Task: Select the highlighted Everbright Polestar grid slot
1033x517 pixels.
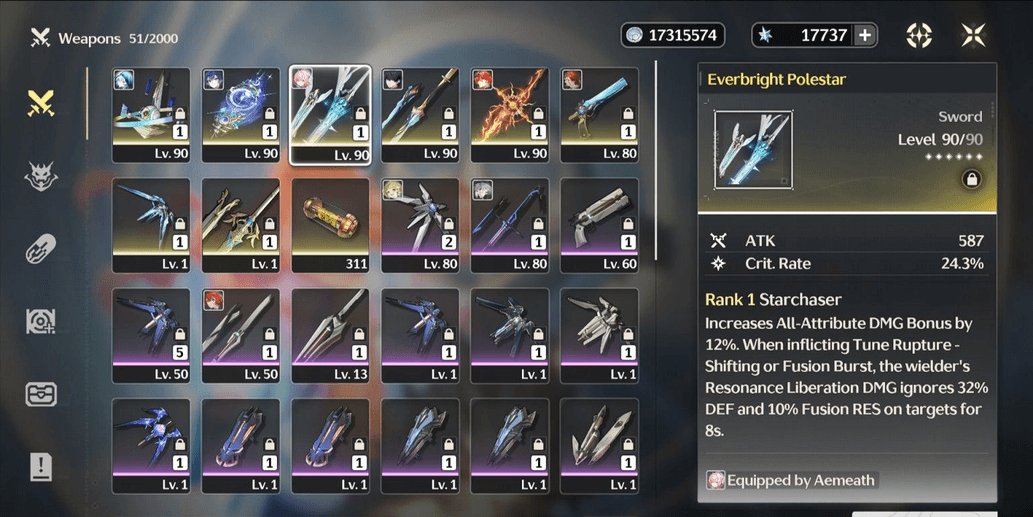Action: [330, 114]
